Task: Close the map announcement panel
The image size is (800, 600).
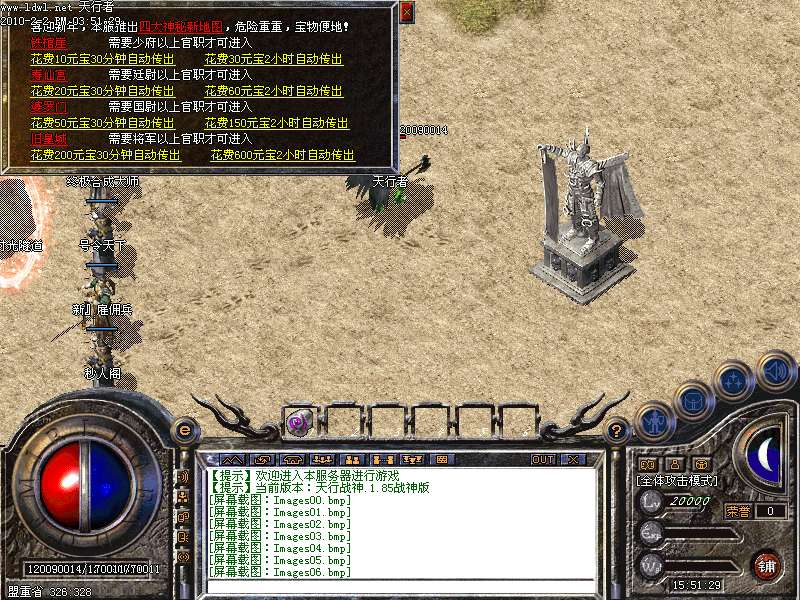Action: pyautogui.click(x=406, y=13)
